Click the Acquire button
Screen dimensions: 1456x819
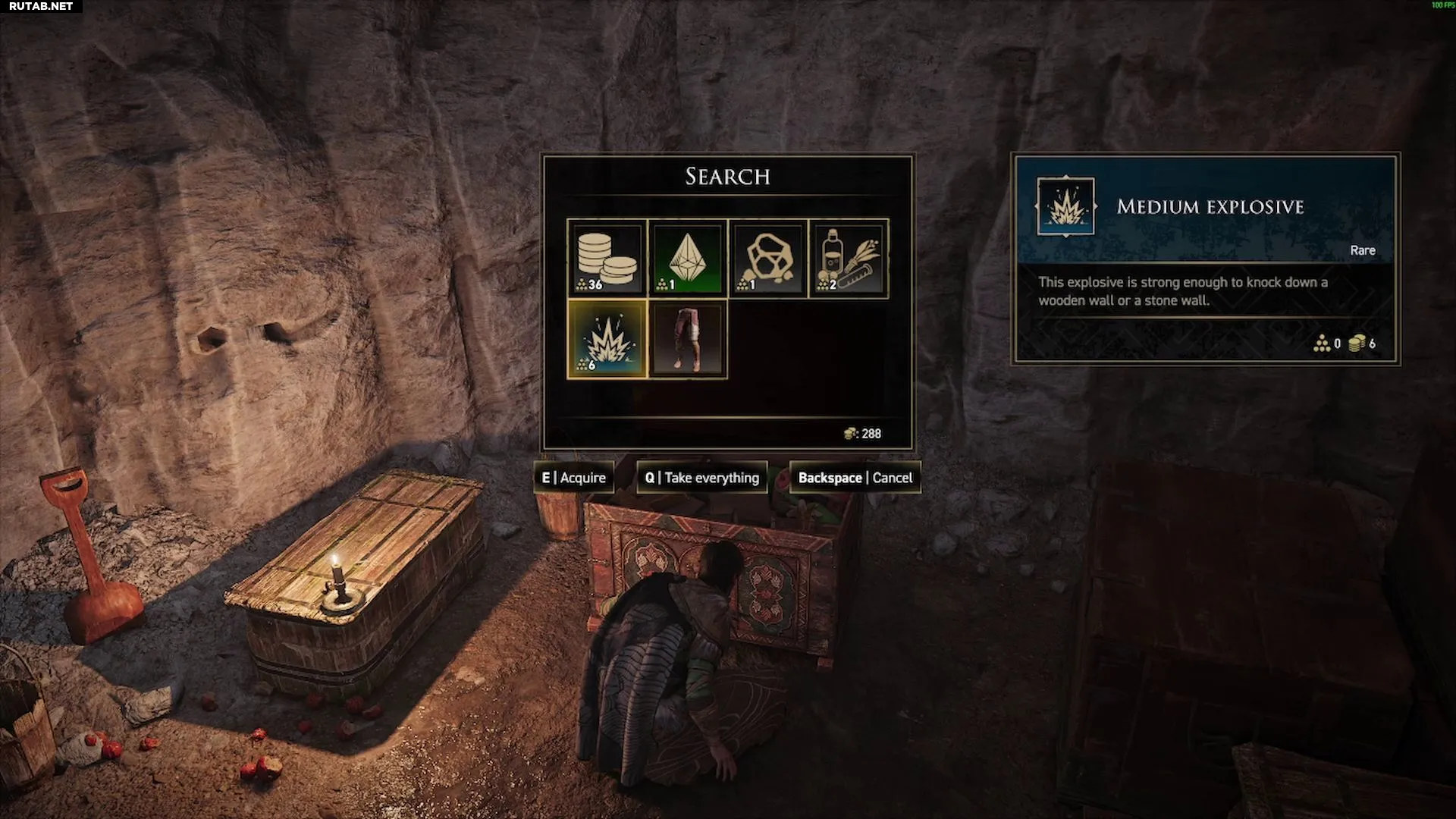574,478
